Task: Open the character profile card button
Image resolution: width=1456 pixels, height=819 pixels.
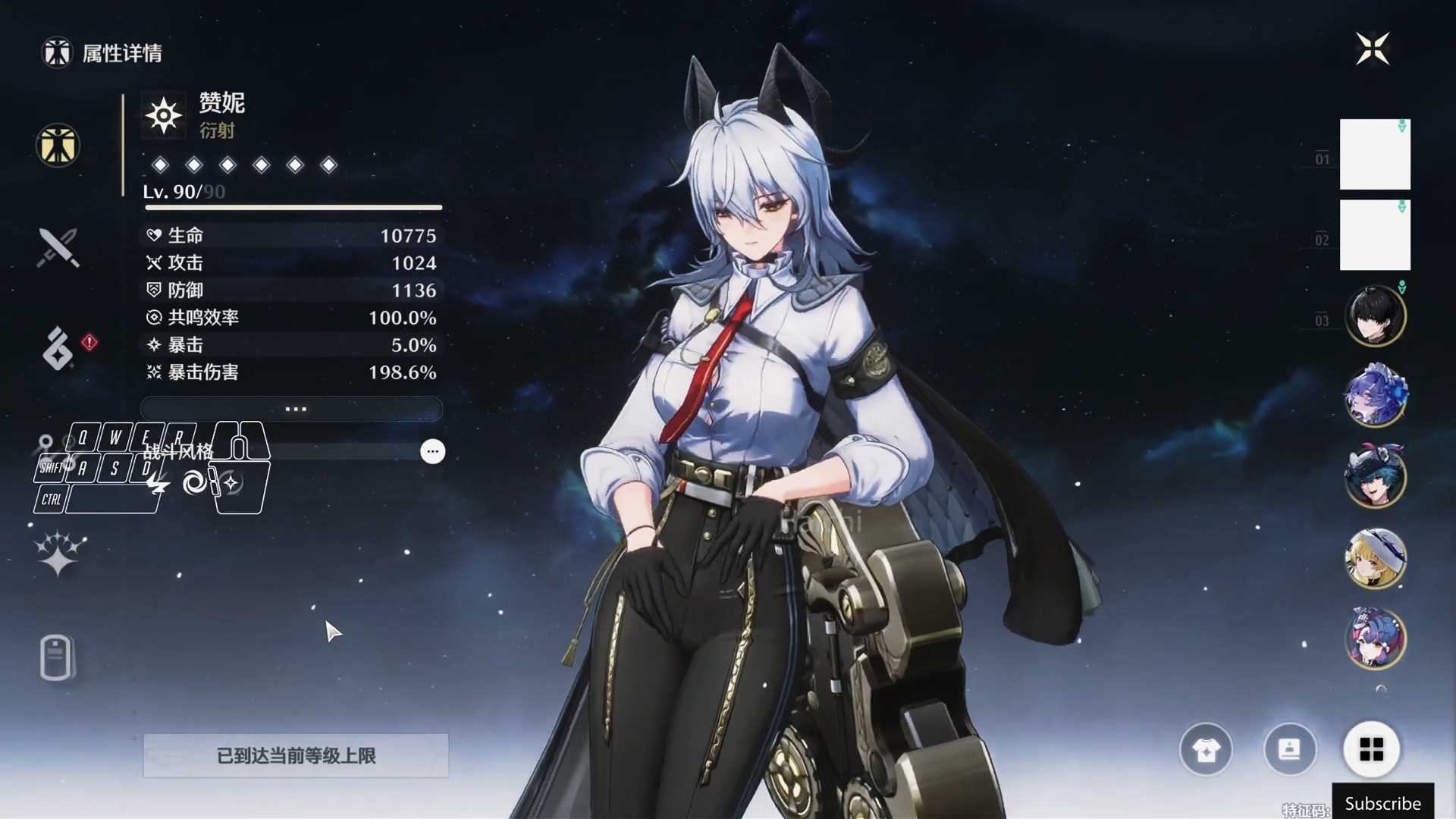Action: (x=1289, y=750)
